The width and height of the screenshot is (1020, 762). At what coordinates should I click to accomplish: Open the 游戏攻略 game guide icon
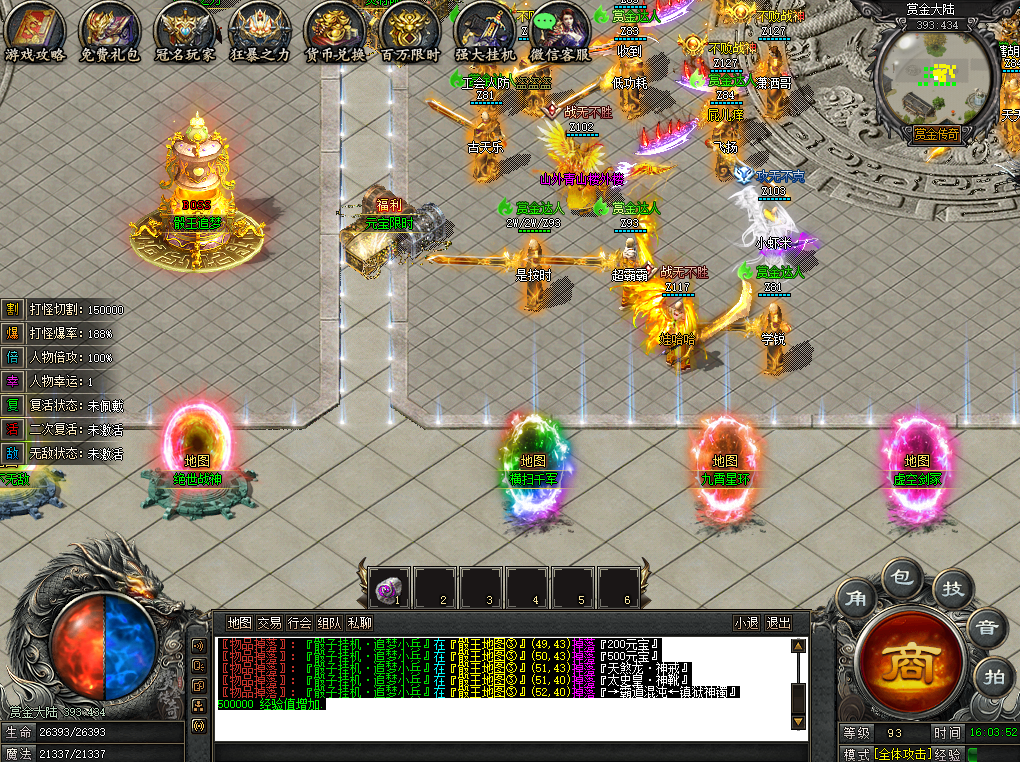(x=35, y=31)
